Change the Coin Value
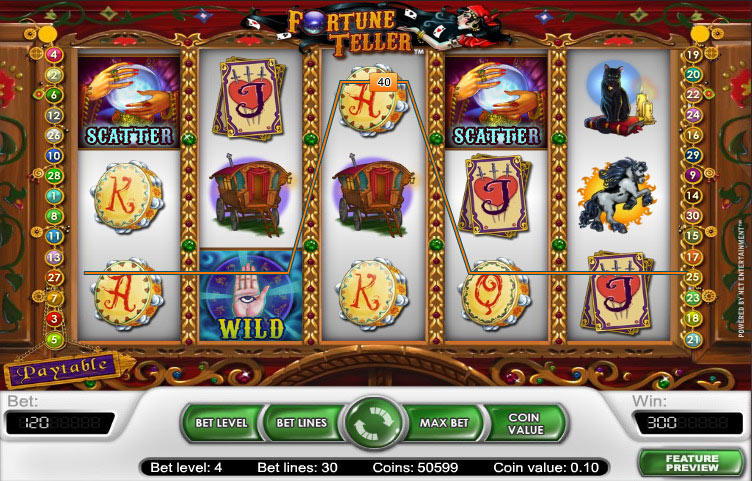This screenshot has height=481, width=752. [x=523, y=423]
